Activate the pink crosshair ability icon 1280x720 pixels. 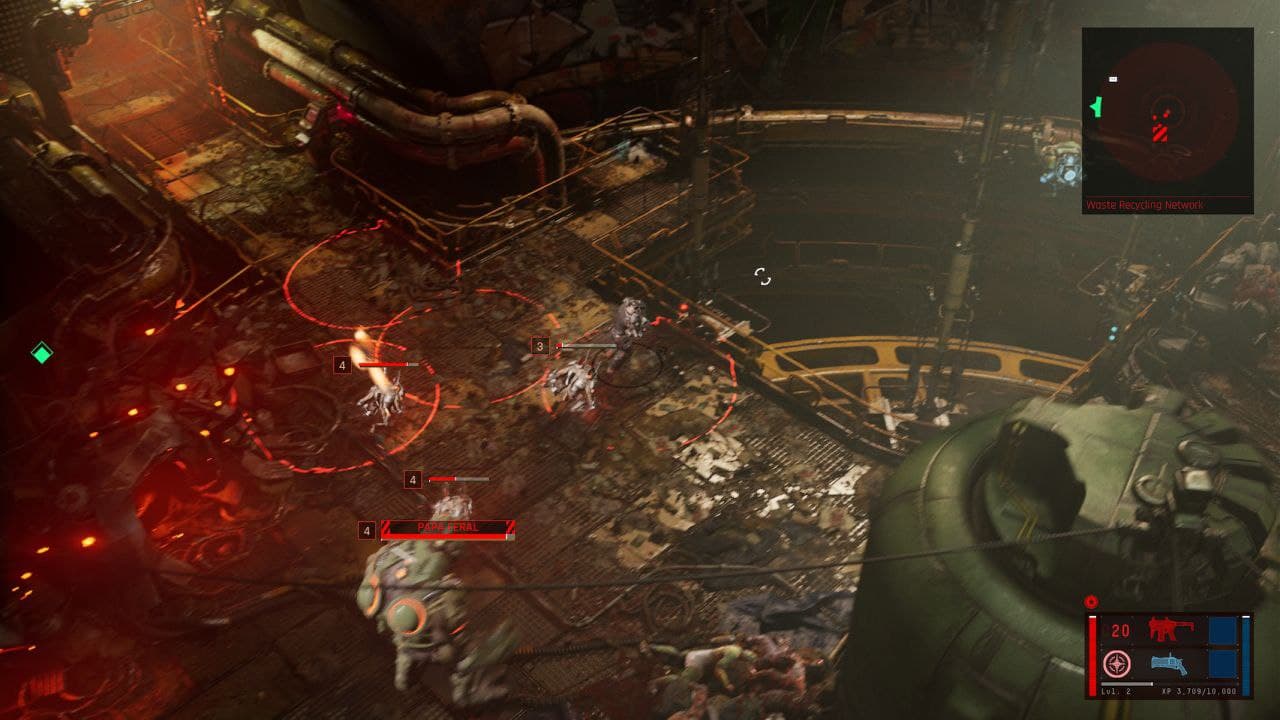tap(1116, 663)
